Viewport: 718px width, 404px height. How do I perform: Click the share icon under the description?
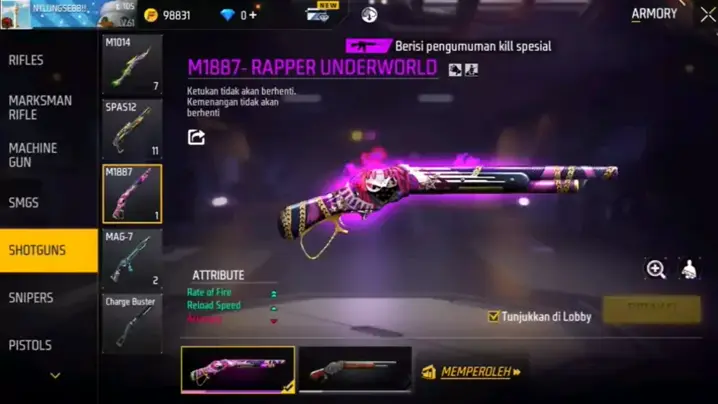tap(197, 137)
